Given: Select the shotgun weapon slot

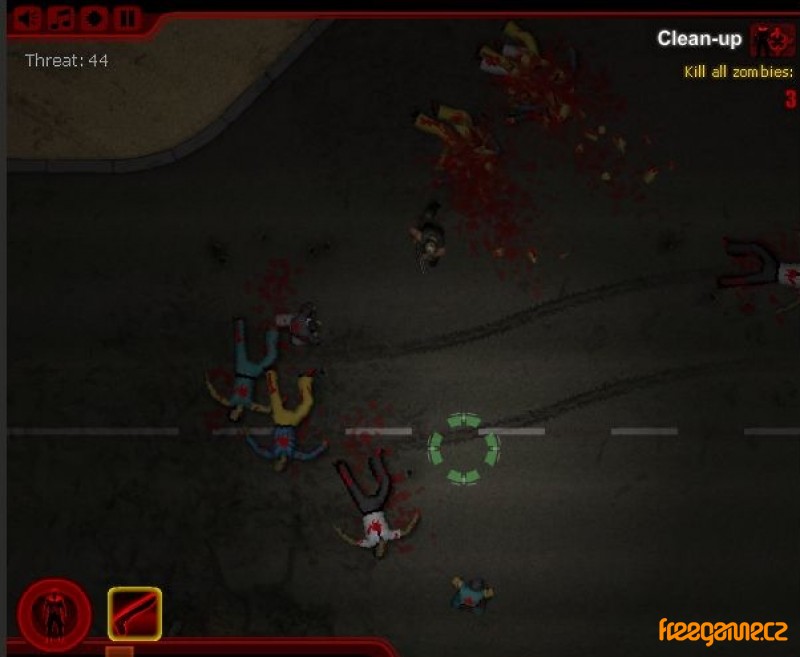Looking at the screenshot, I should click(x=135, y=613).
